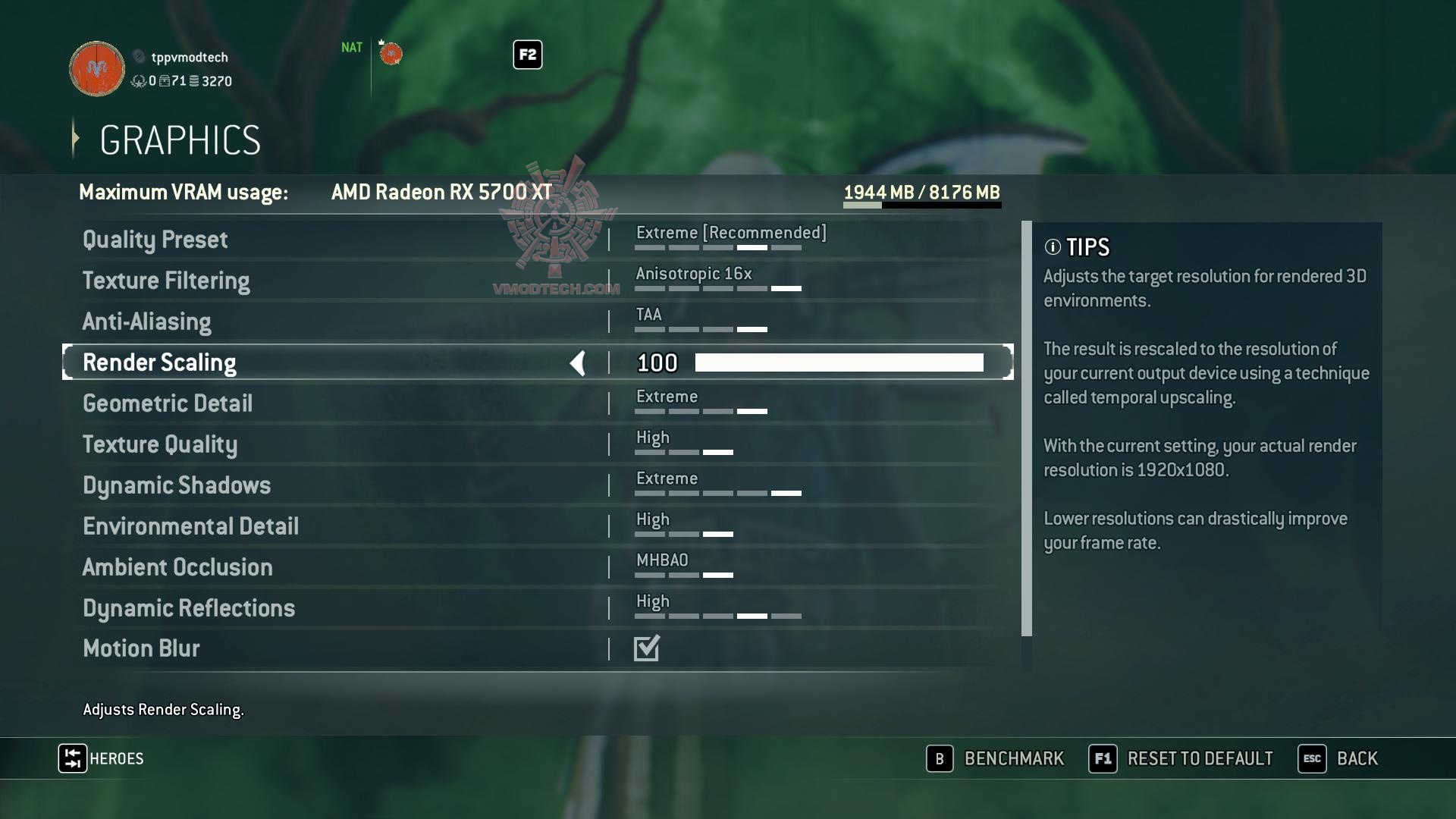
Task: Choose the Texture Filtering option
Action: (166, 281)
